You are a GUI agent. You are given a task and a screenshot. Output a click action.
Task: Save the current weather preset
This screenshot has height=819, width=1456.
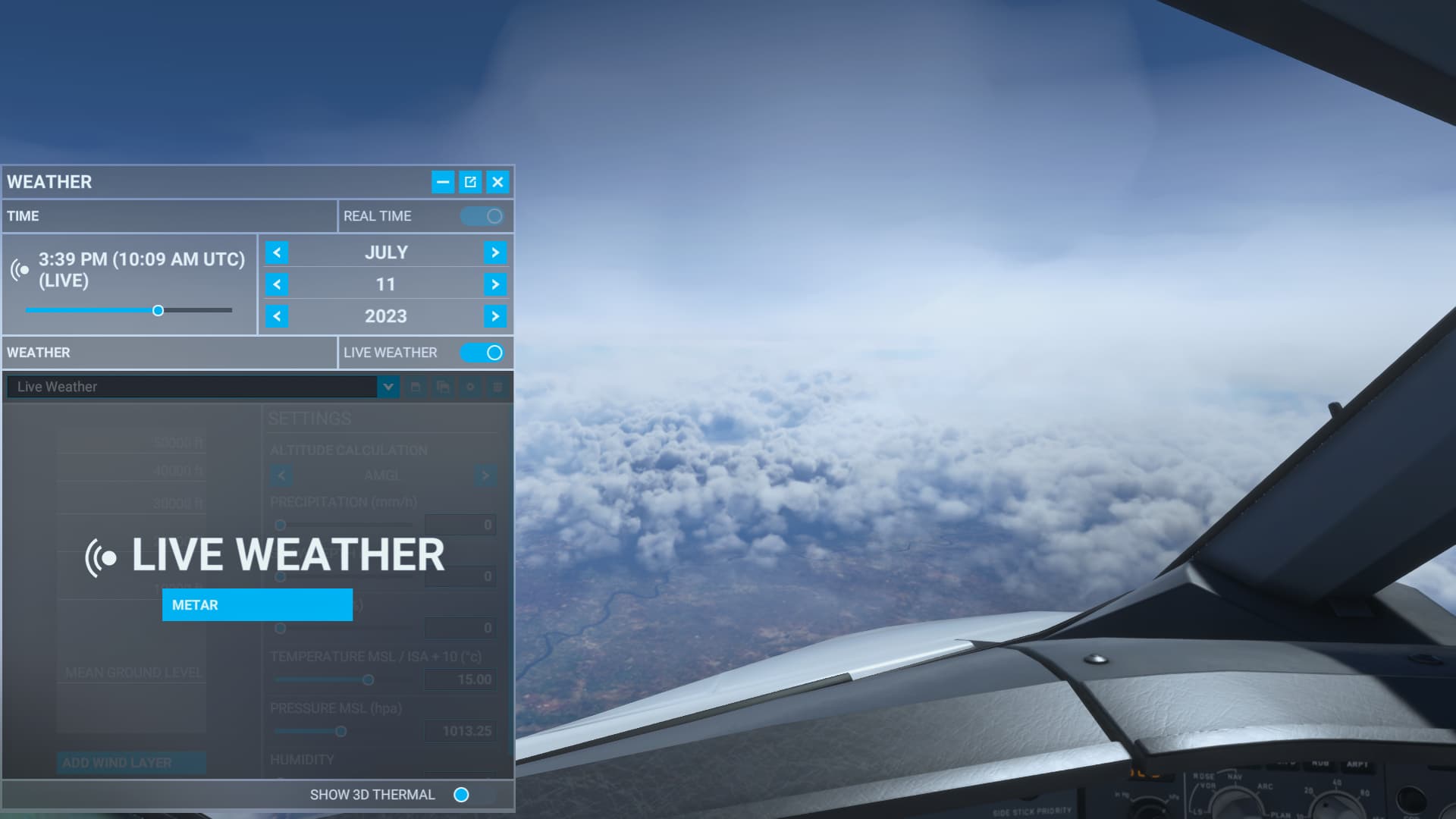pos(414,387)
